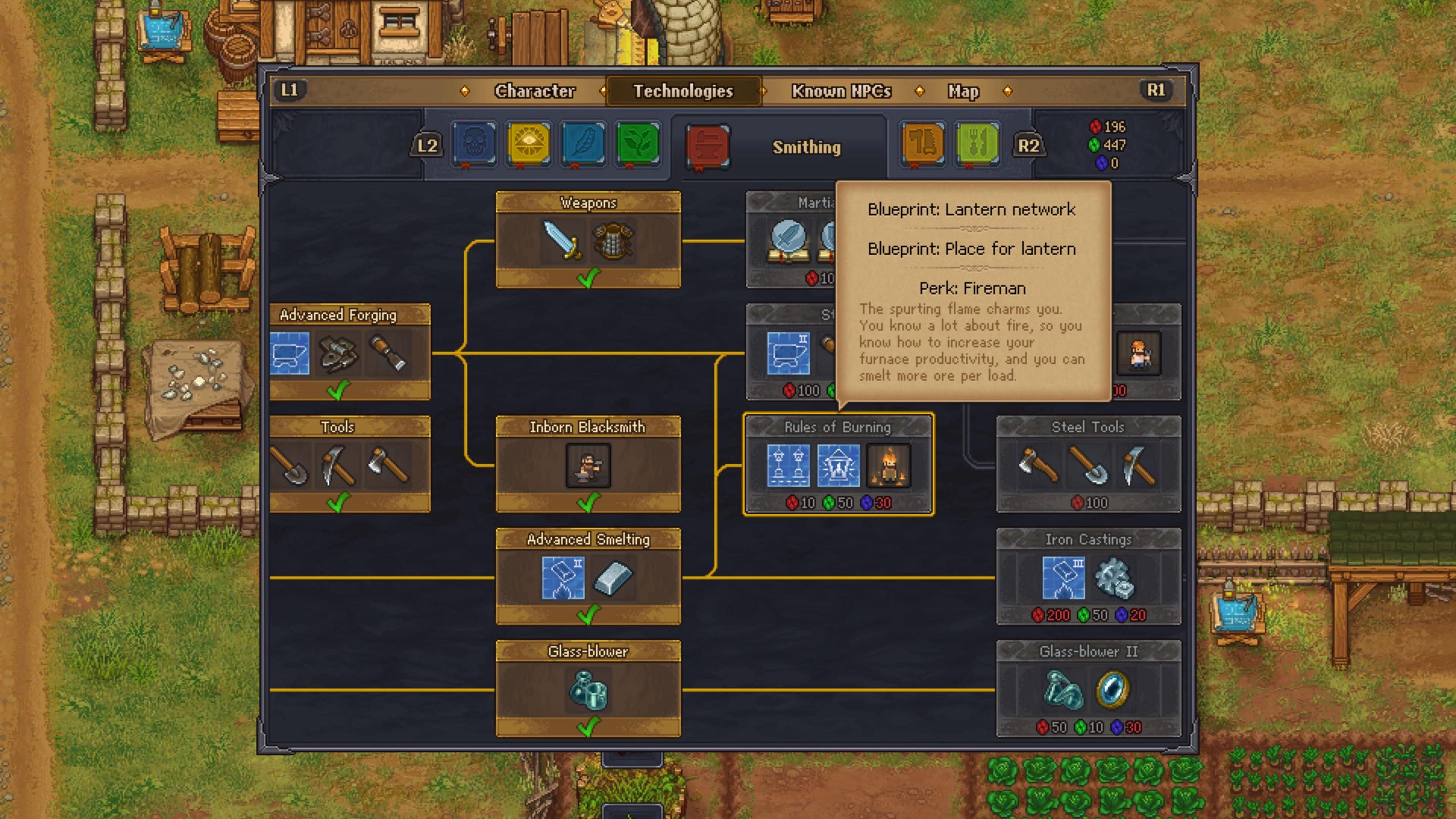
Task: Open the yellow eye technology category
Action: 528,143
